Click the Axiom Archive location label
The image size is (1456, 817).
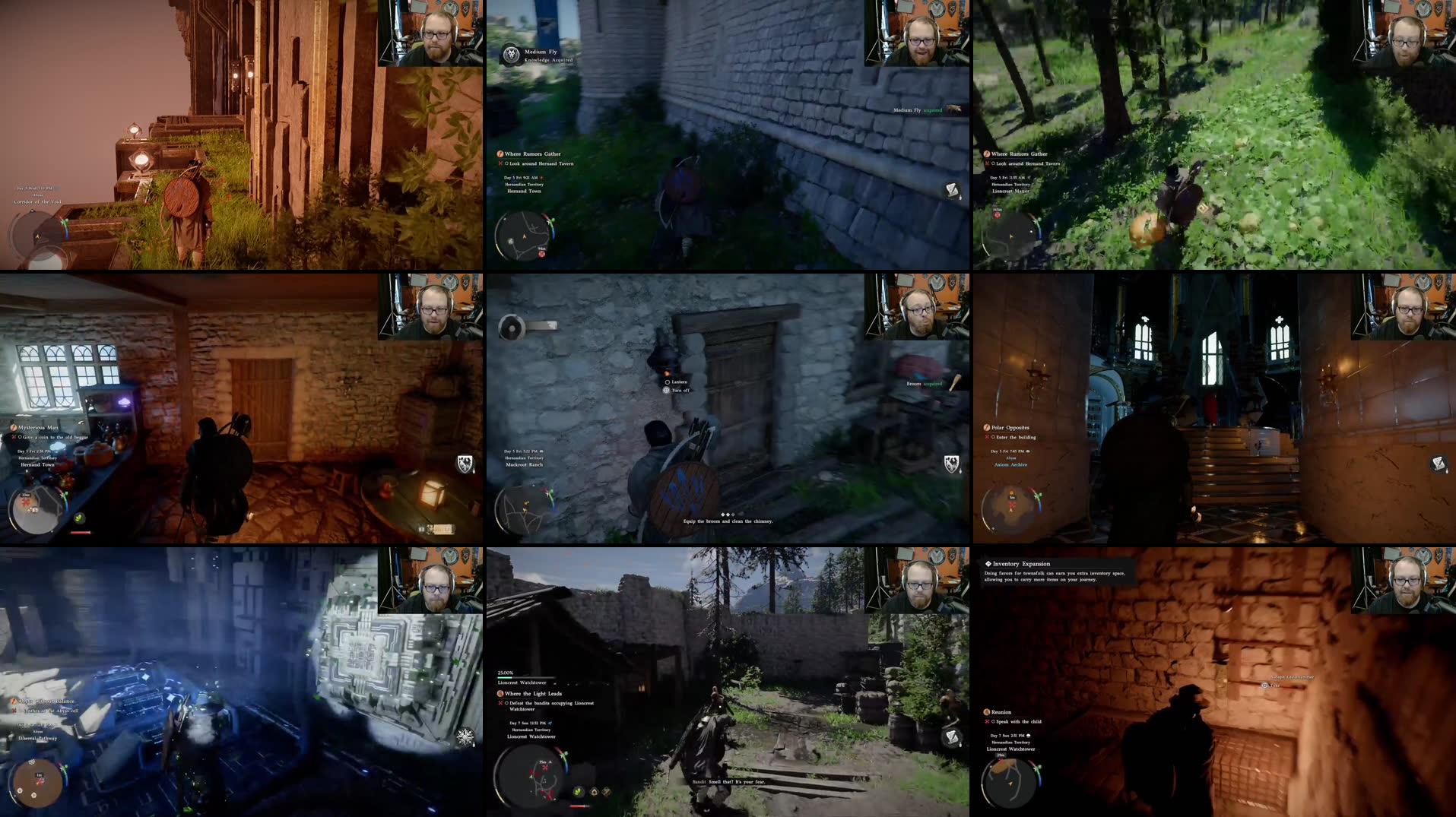1010,464
